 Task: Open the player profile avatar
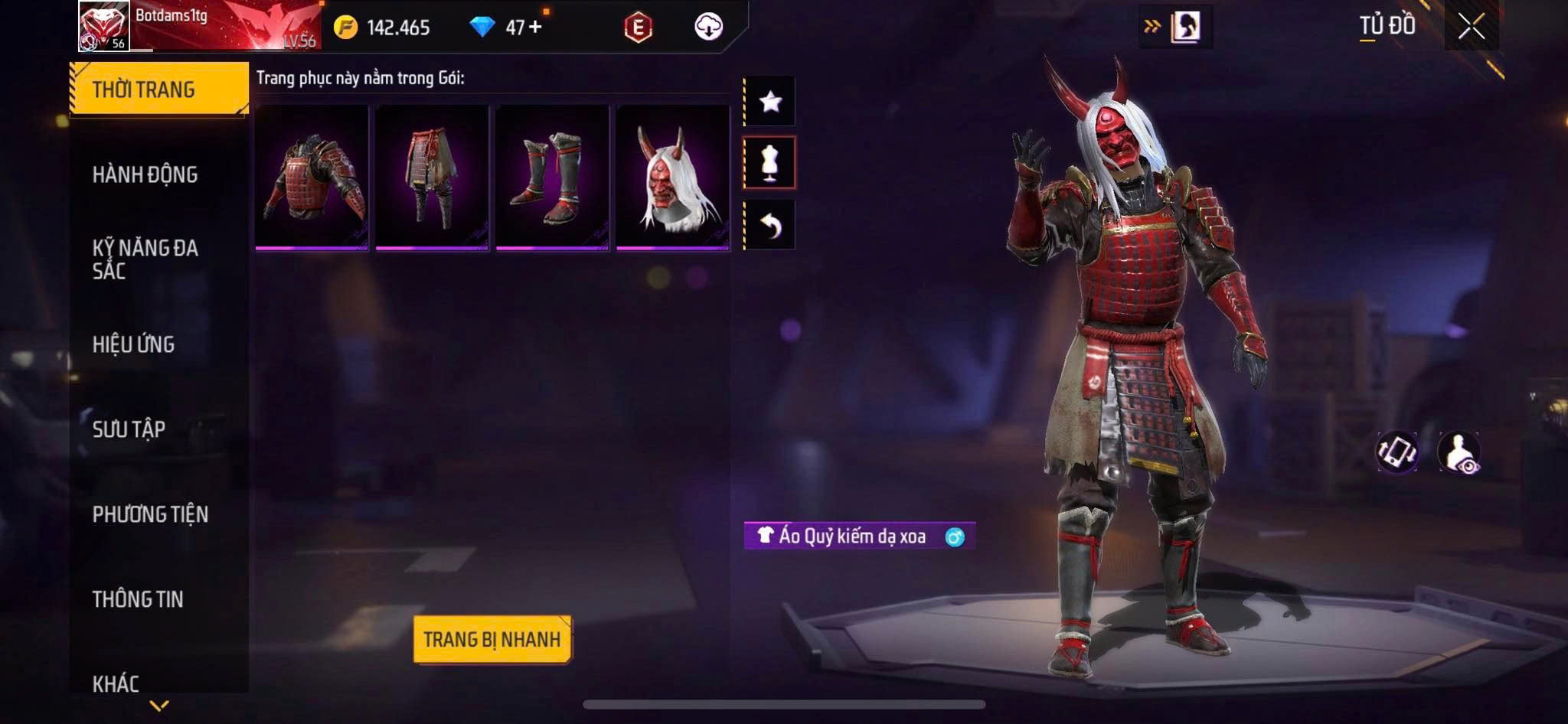pyautogui.click(x=104, y=27)
